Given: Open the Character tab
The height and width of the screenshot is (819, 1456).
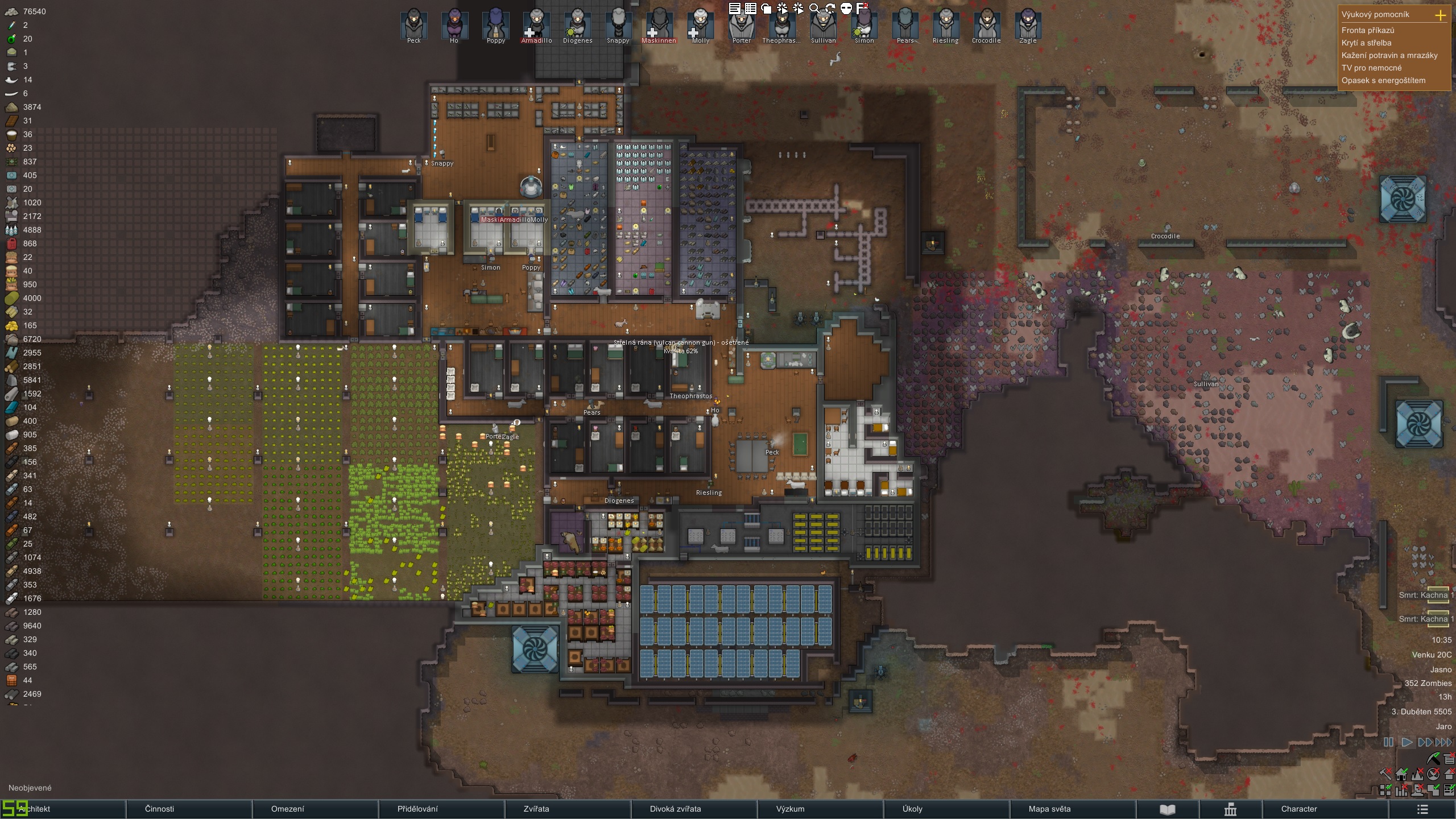Looking at the screenshot, I should (x=1298, y=809).
